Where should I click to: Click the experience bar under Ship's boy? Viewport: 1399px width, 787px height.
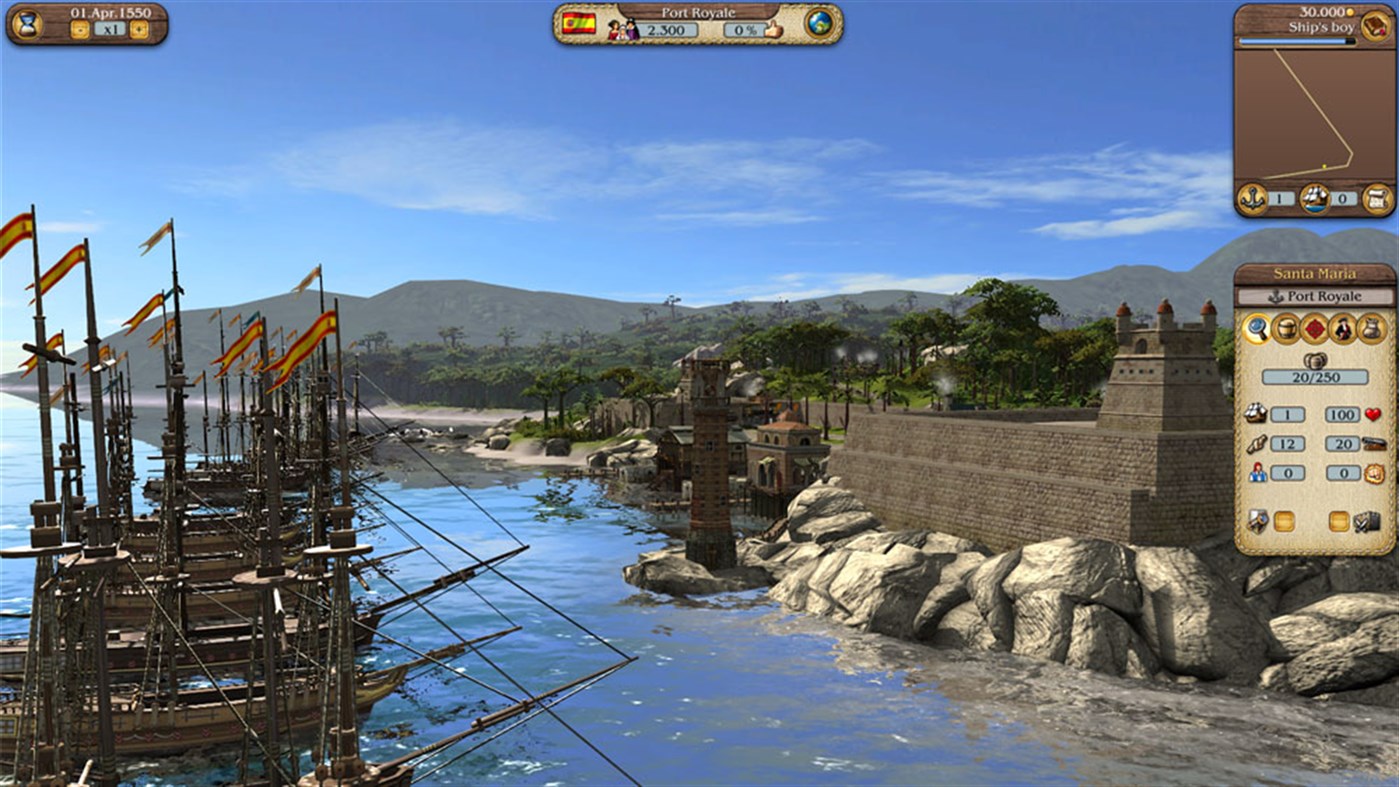[1294, 41]
